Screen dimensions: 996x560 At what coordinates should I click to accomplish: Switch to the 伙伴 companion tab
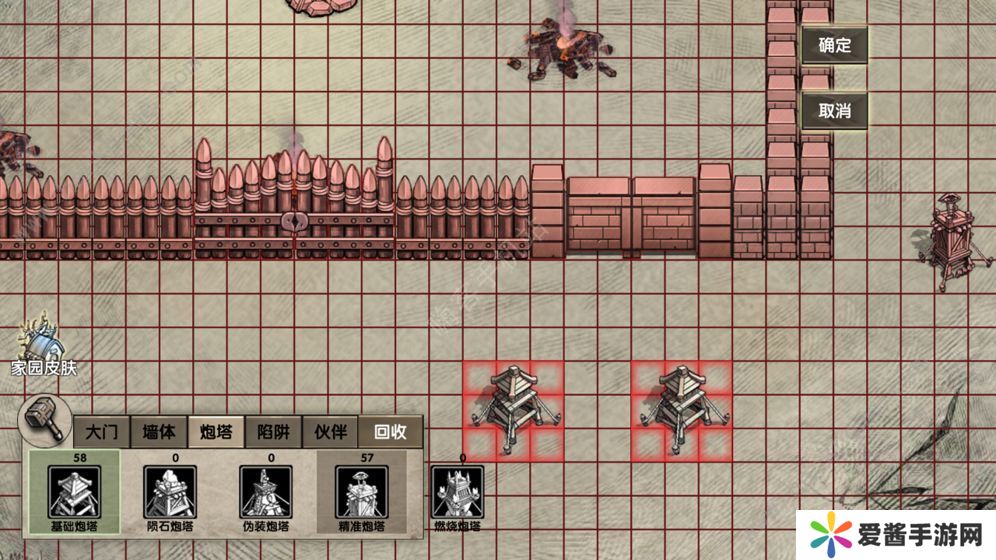pyautogui.click(x=331, y=432)
